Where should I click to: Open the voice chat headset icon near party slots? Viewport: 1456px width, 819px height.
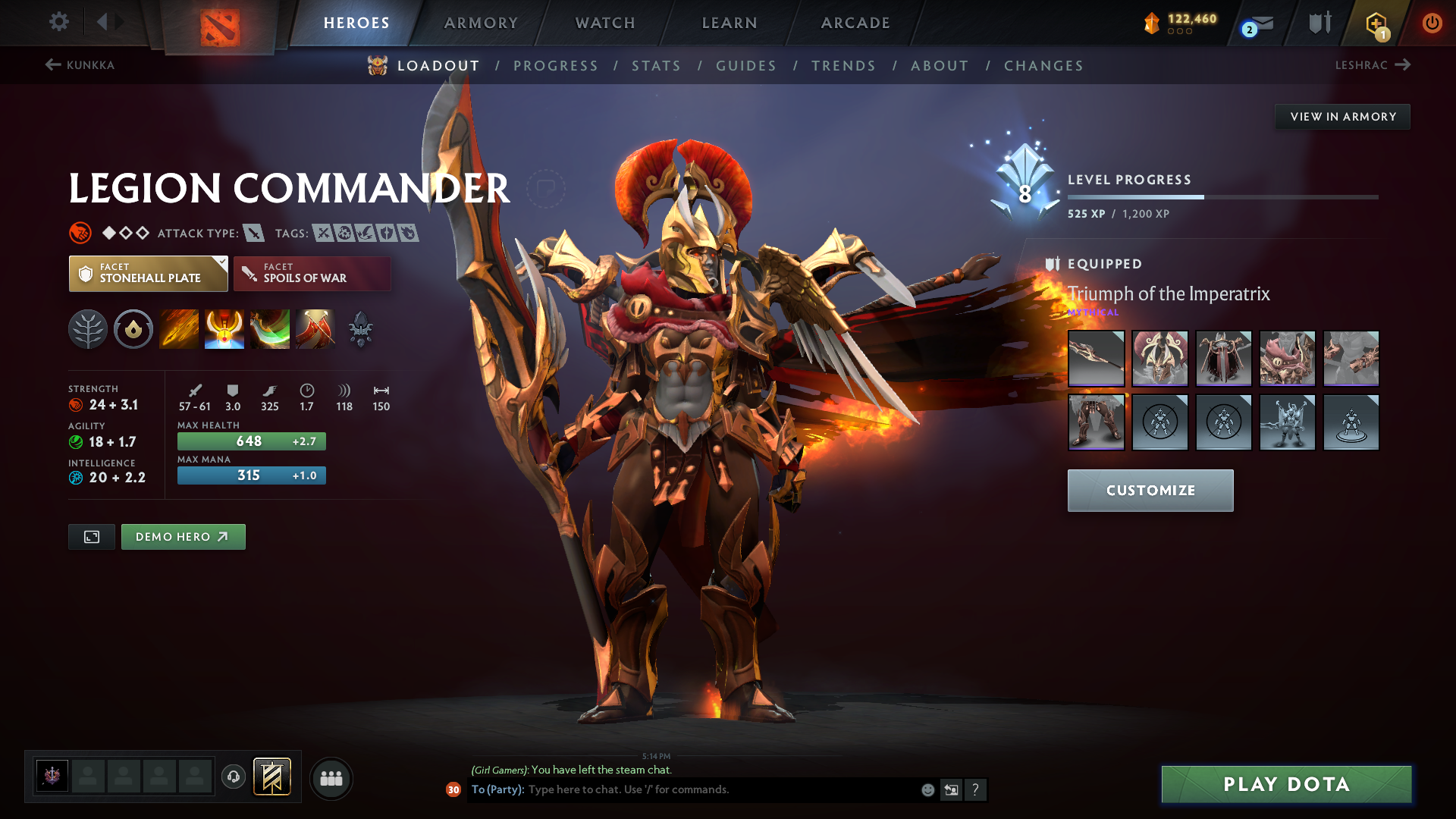234,777
